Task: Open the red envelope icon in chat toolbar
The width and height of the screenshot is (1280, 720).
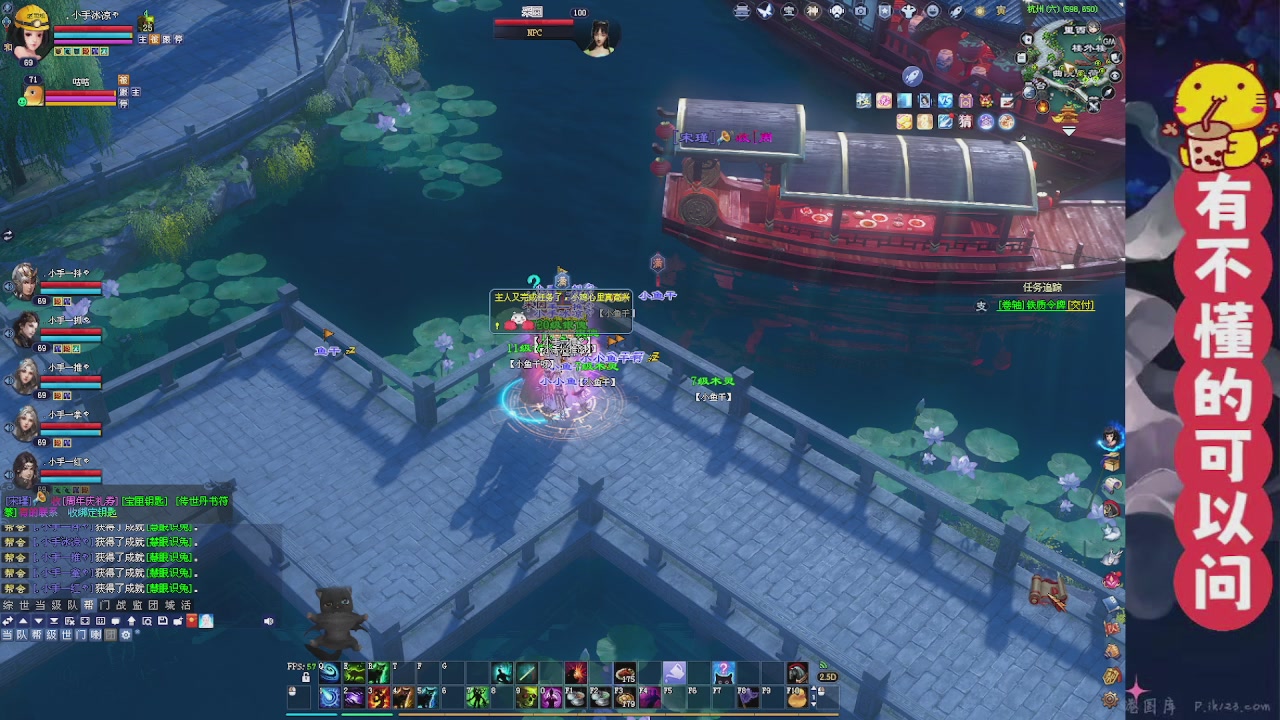Action: [x=191, y=621]
